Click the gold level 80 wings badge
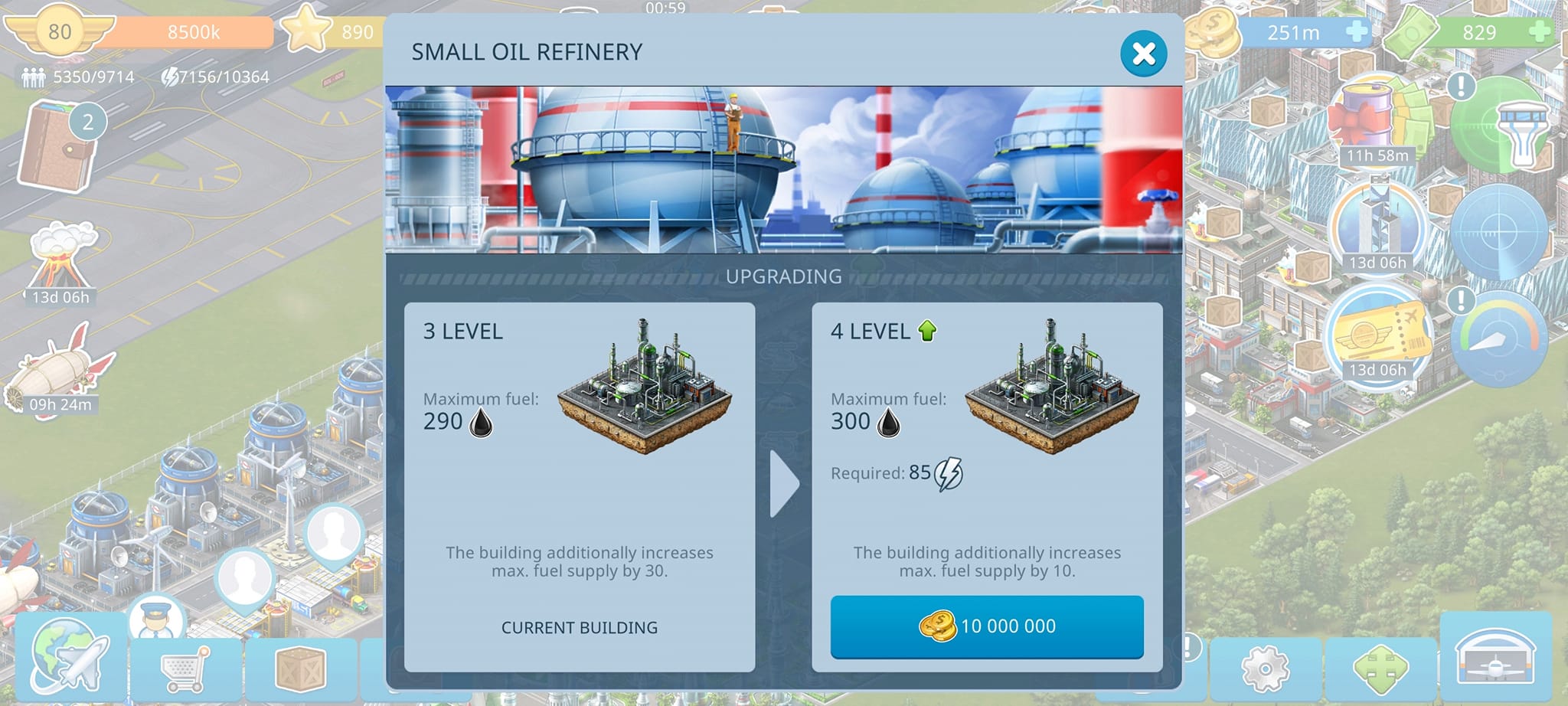Viewport: 1568px width, 706px height. point(59,32)
